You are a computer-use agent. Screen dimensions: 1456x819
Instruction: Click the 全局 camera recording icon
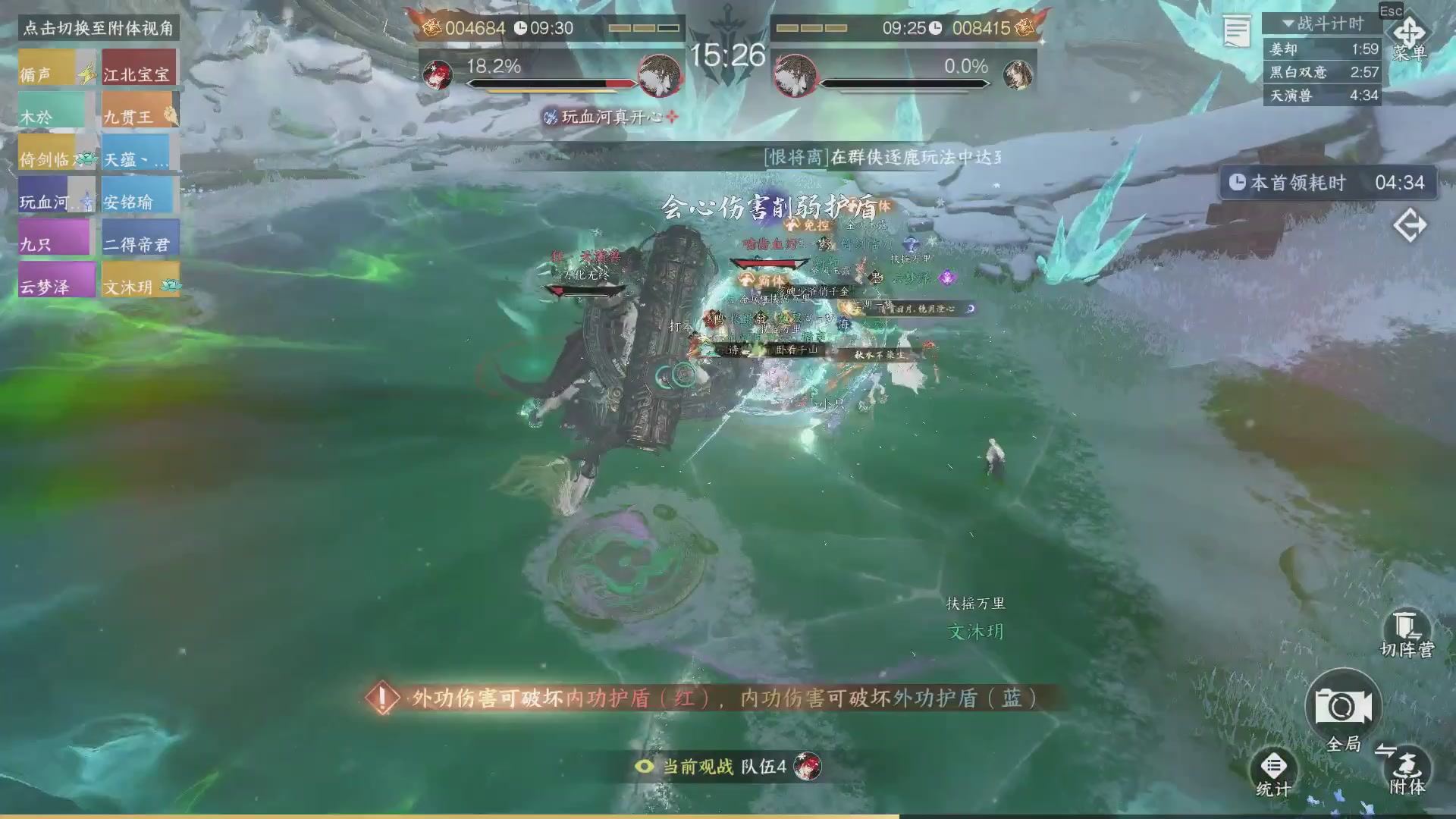[1343, 705]
